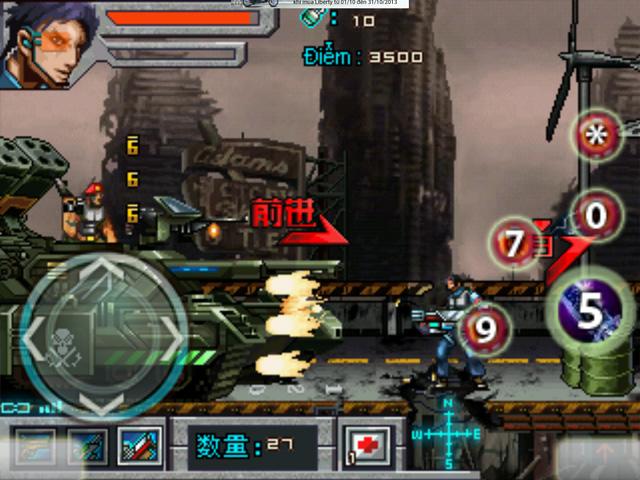Tap the red asterisk button
Image resolution: width=640 pixels, height=480 pixels.
597,137
